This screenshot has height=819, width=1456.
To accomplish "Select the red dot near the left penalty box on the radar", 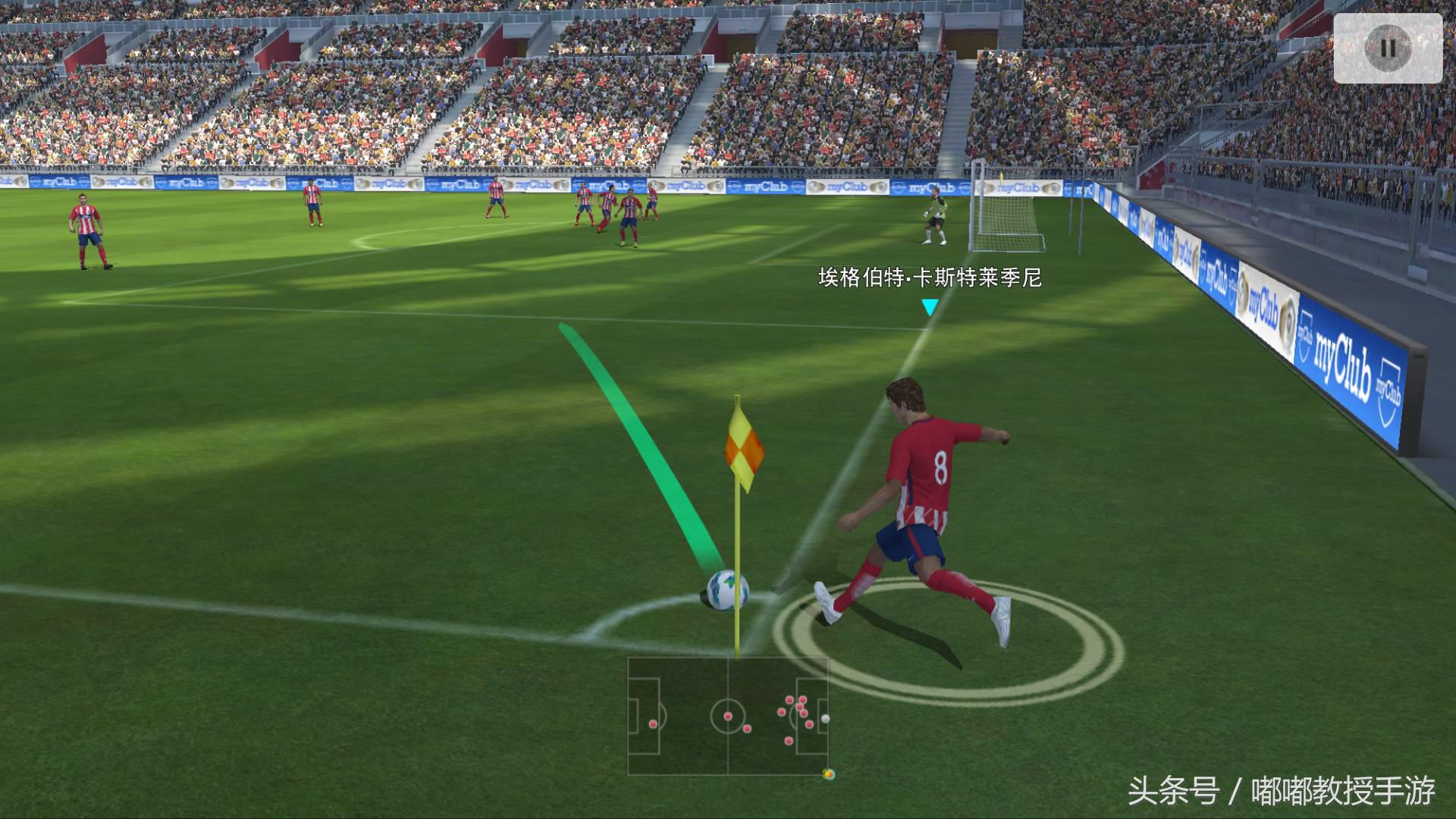I will (x=652, y=724).
